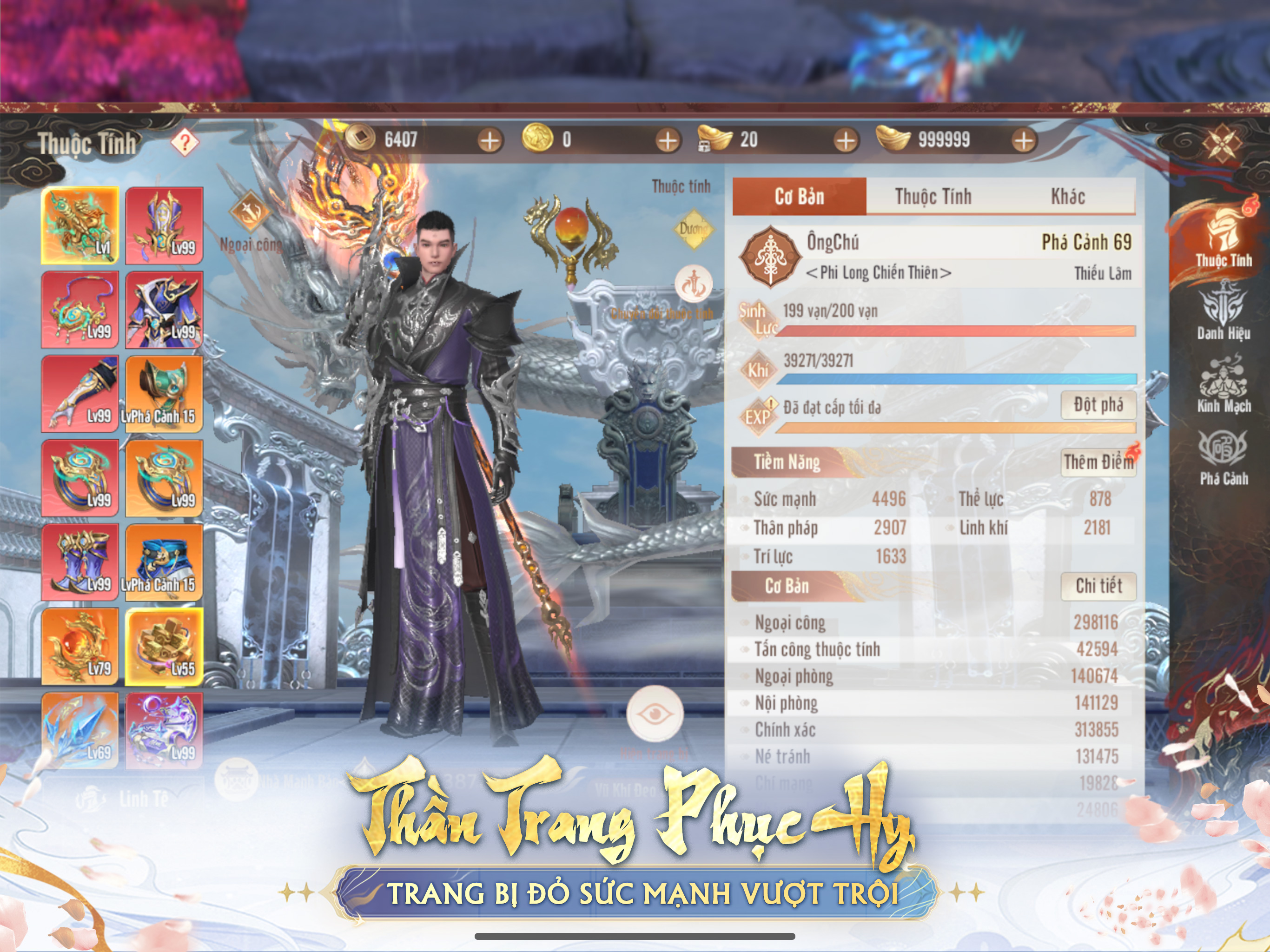Switch to the Thuộc Tính tab
Image resolution: width=1270 pixels, height=952 pixels.
[933, 196]
